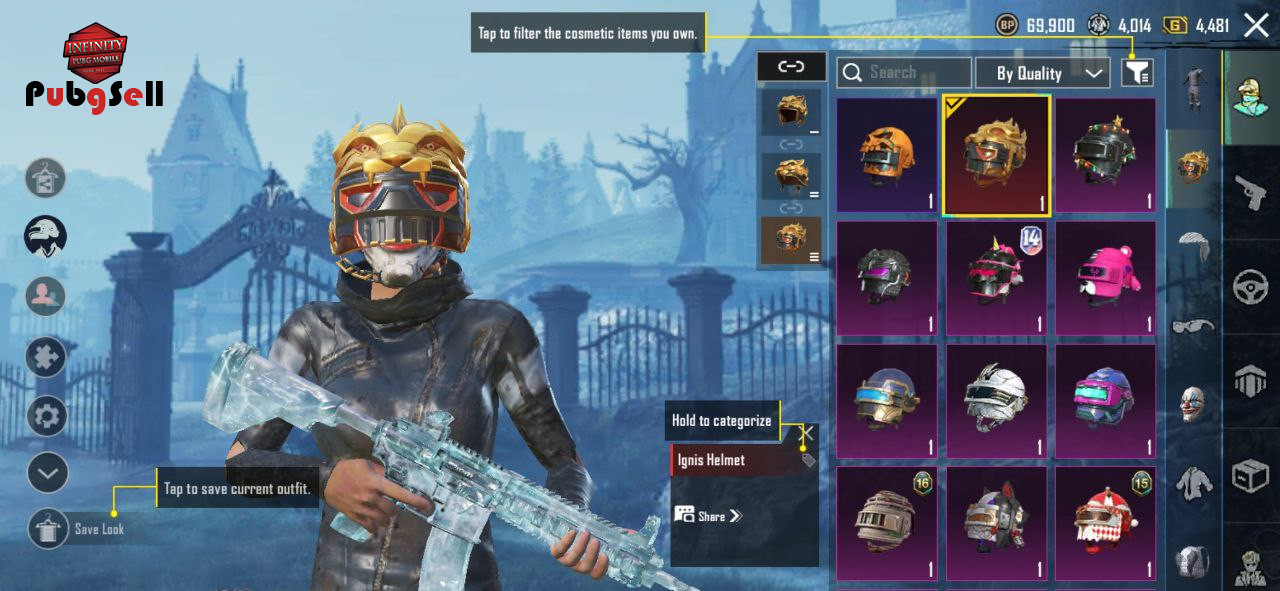Select the pink bear helmet

[x=1105, y=278]
